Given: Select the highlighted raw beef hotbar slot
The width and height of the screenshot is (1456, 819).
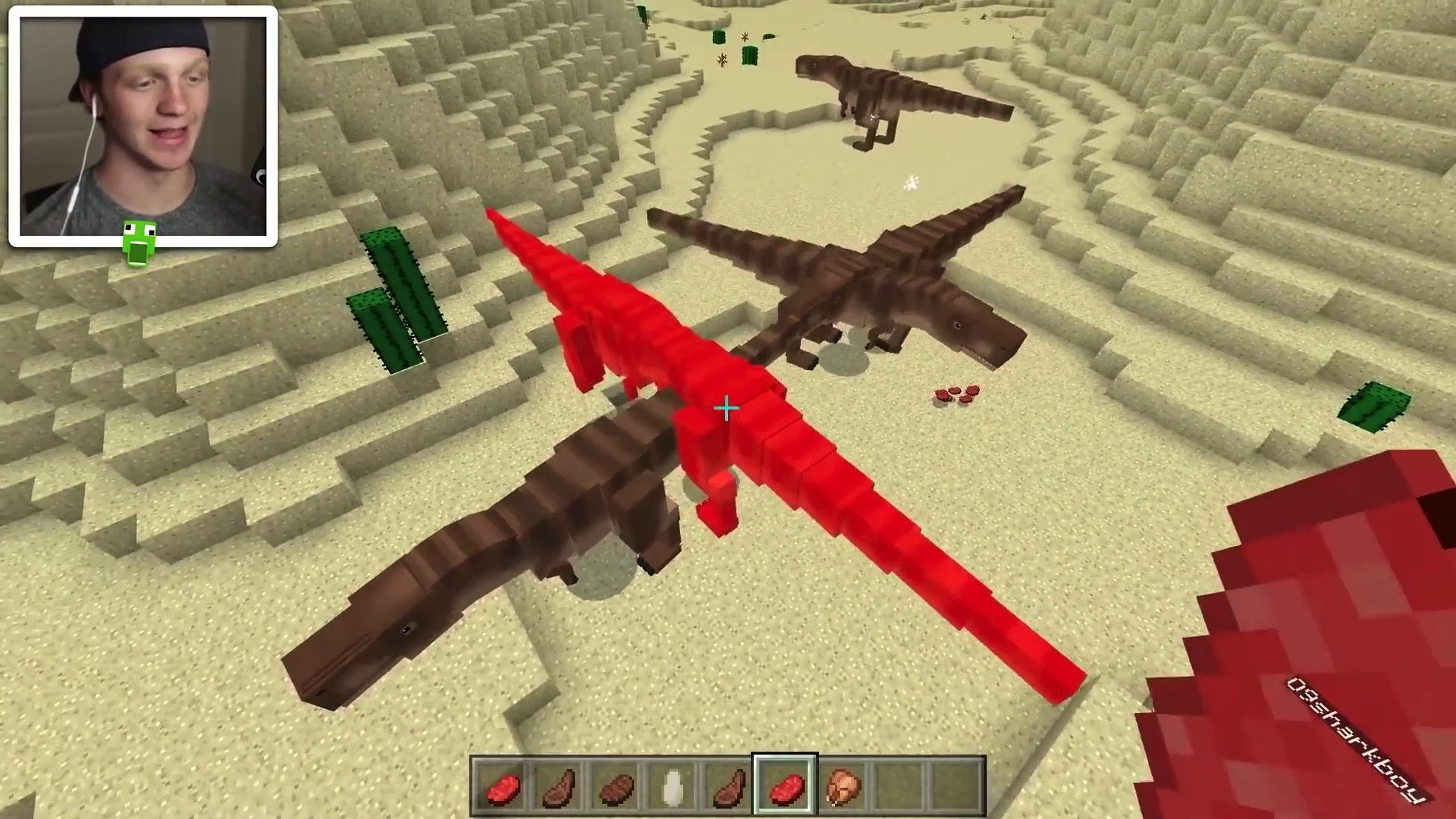Looking at the screenshot, I should [785, 787].
